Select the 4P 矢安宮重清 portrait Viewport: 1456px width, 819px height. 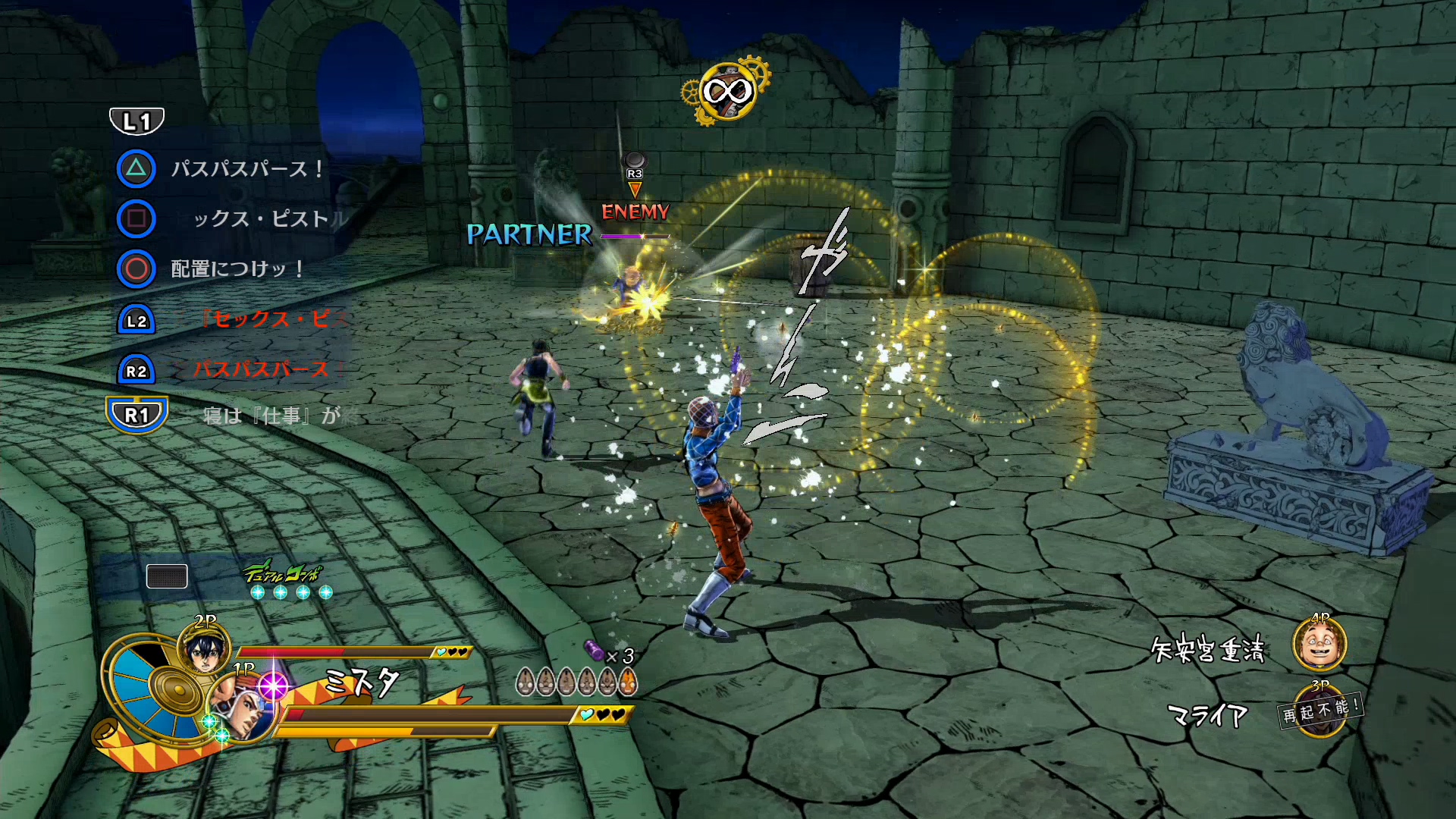1319,645
